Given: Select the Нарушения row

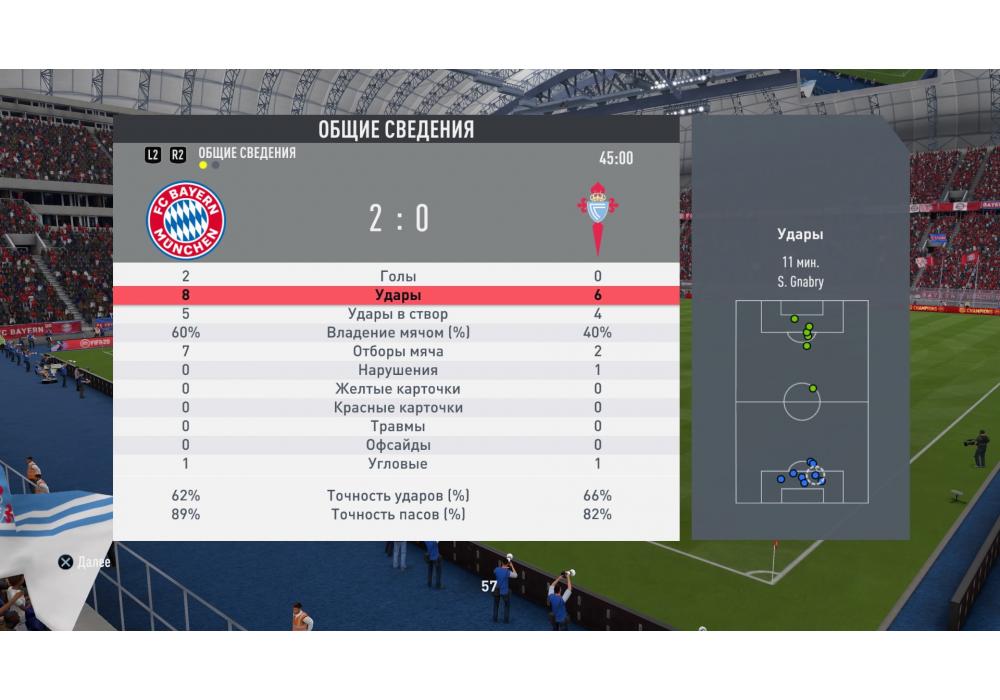Looking at the screenshot, I should click(398, 370).
